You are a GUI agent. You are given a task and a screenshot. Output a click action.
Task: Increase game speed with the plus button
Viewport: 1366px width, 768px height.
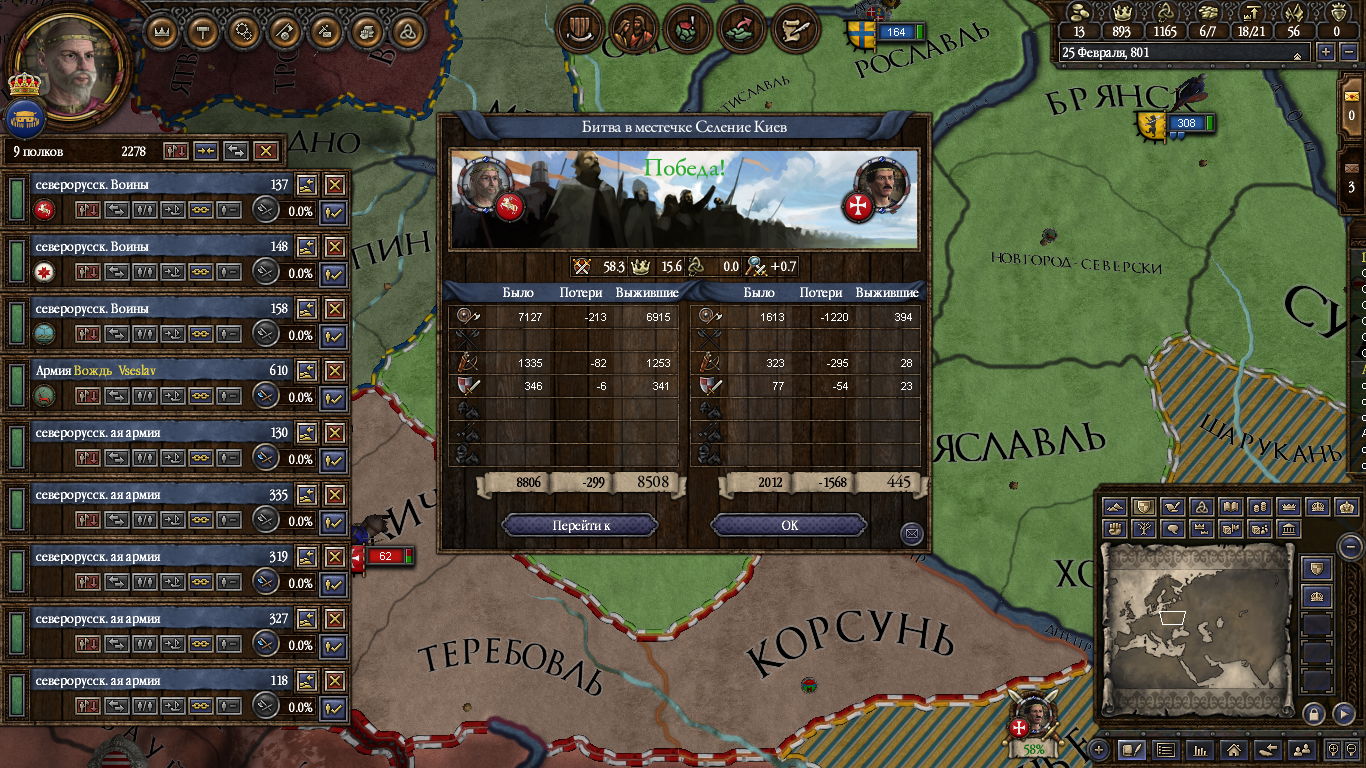click(1326, 52)
